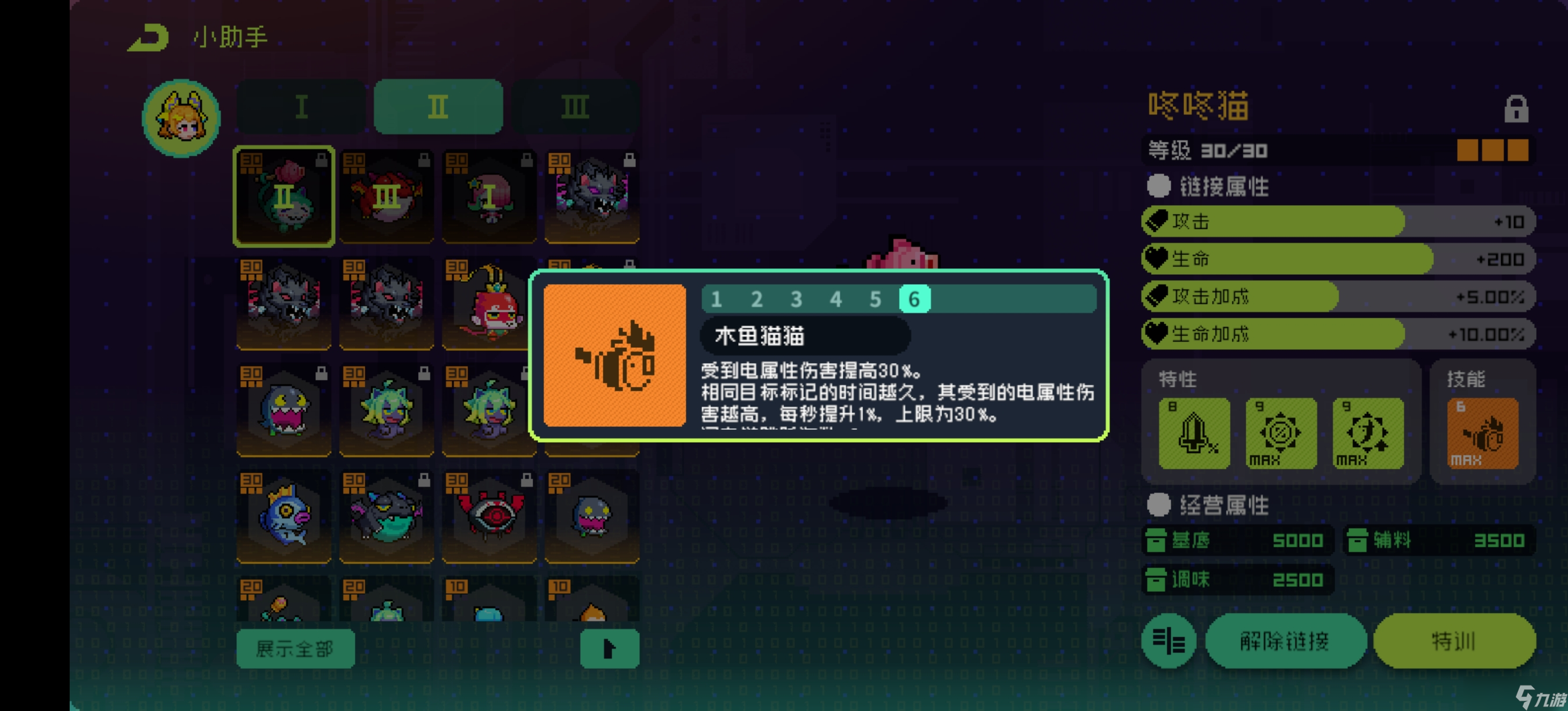View the third trait icon marked MAX
The width and height of the screenshot is (1568, 711).
(x=1369, y=433)
